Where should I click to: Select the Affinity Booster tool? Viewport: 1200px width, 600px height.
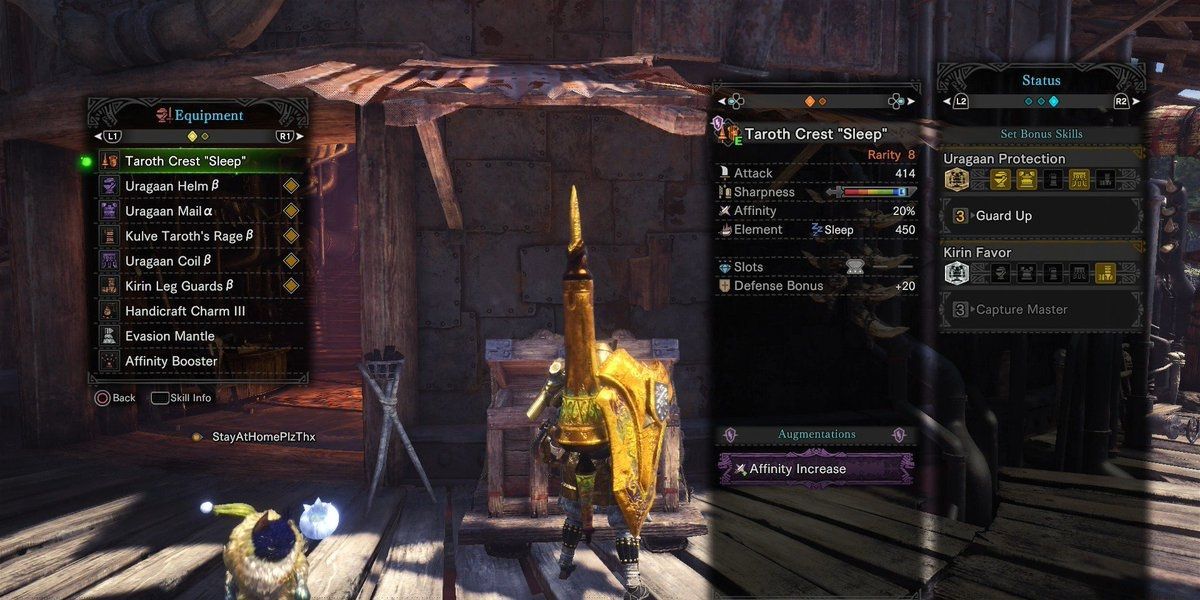[x=171, y=361]
